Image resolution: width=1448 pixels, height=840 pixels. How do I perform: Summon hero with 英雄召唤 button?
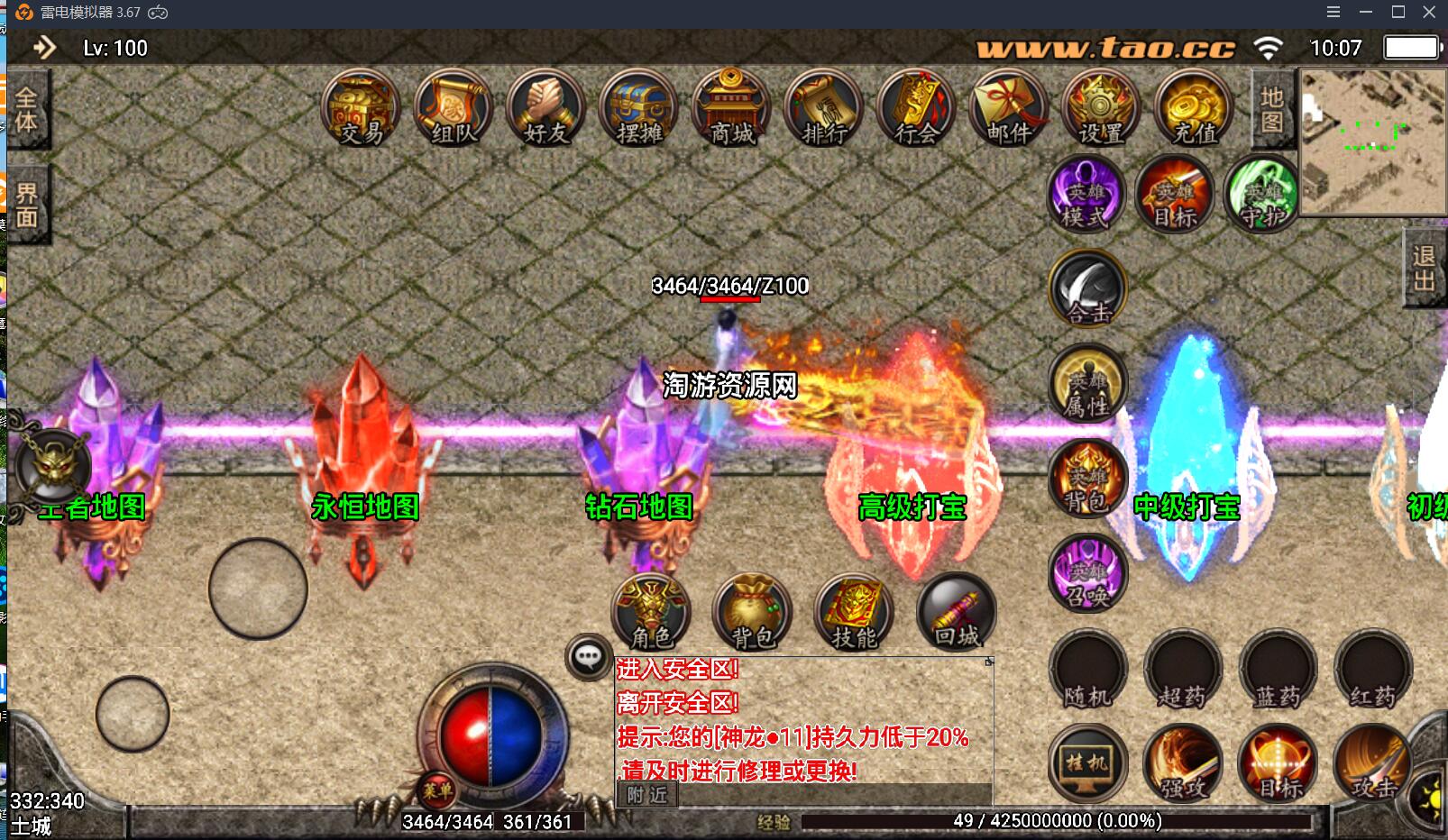(1088, 573)
